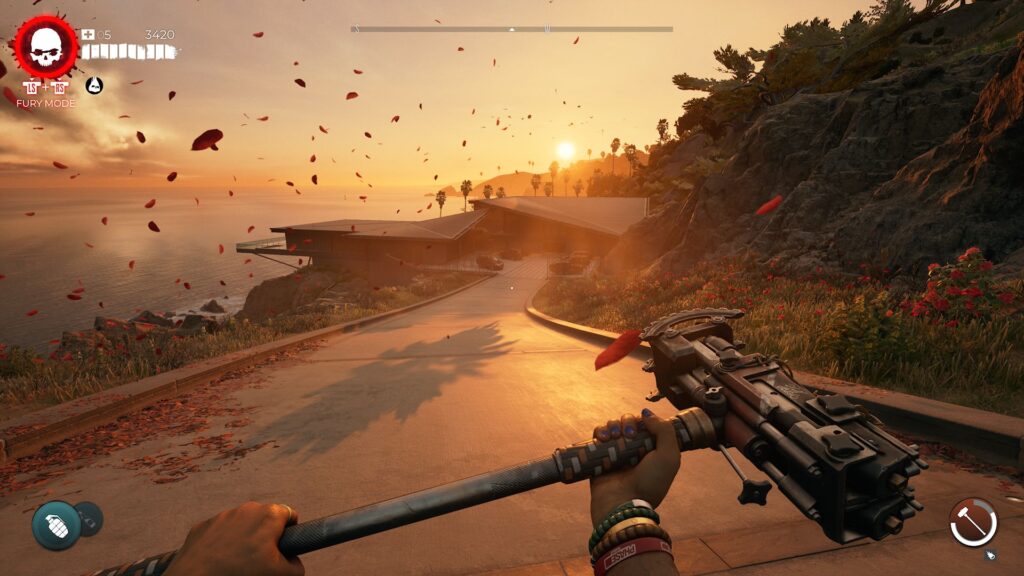Select the equipped sledgehammer weapon icon
1024x576 pixels.
973,522
